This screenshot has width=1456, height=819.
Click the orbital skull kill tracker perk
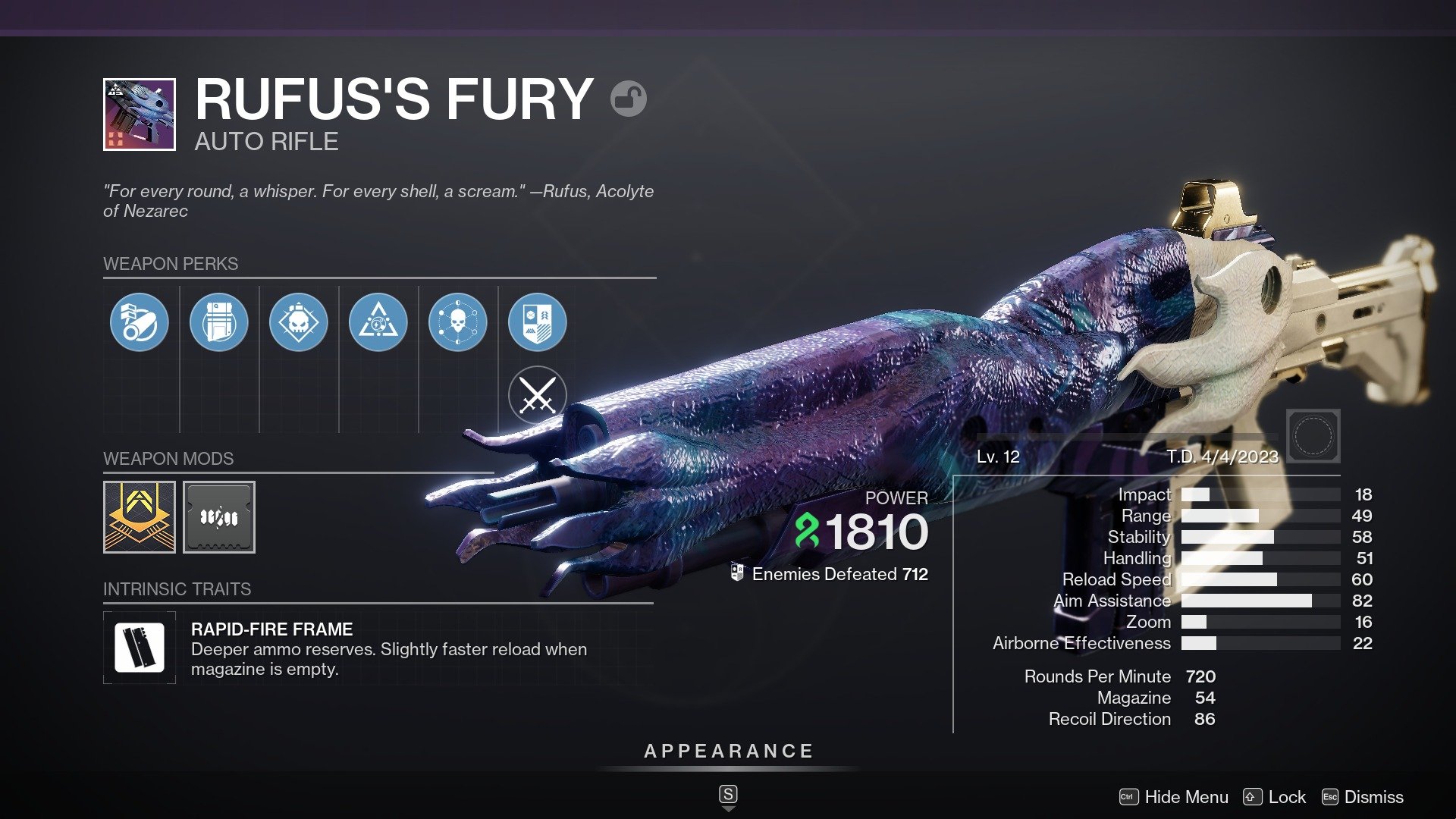coord(457,322)
